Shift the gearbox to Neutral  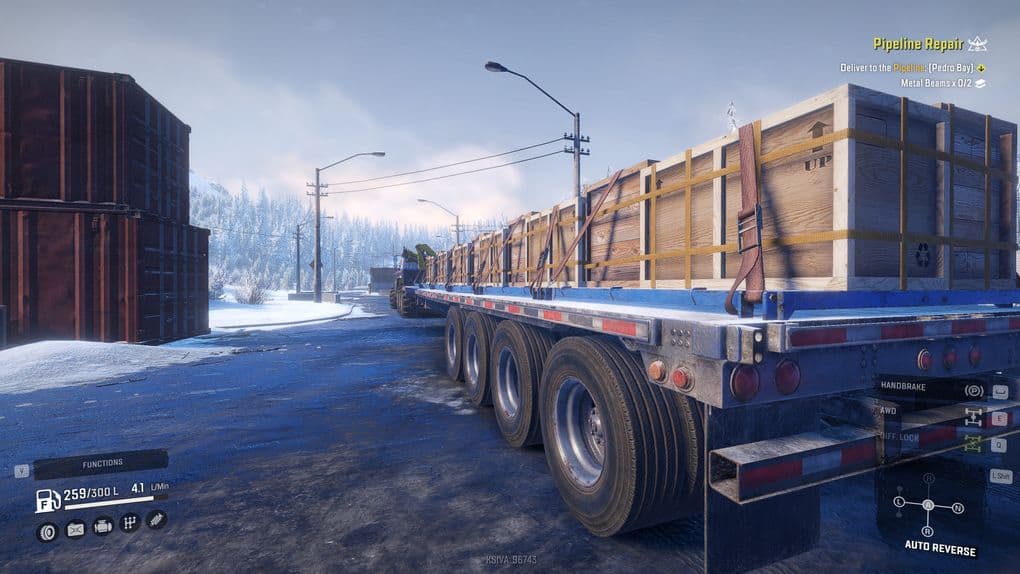pos(959,509)
